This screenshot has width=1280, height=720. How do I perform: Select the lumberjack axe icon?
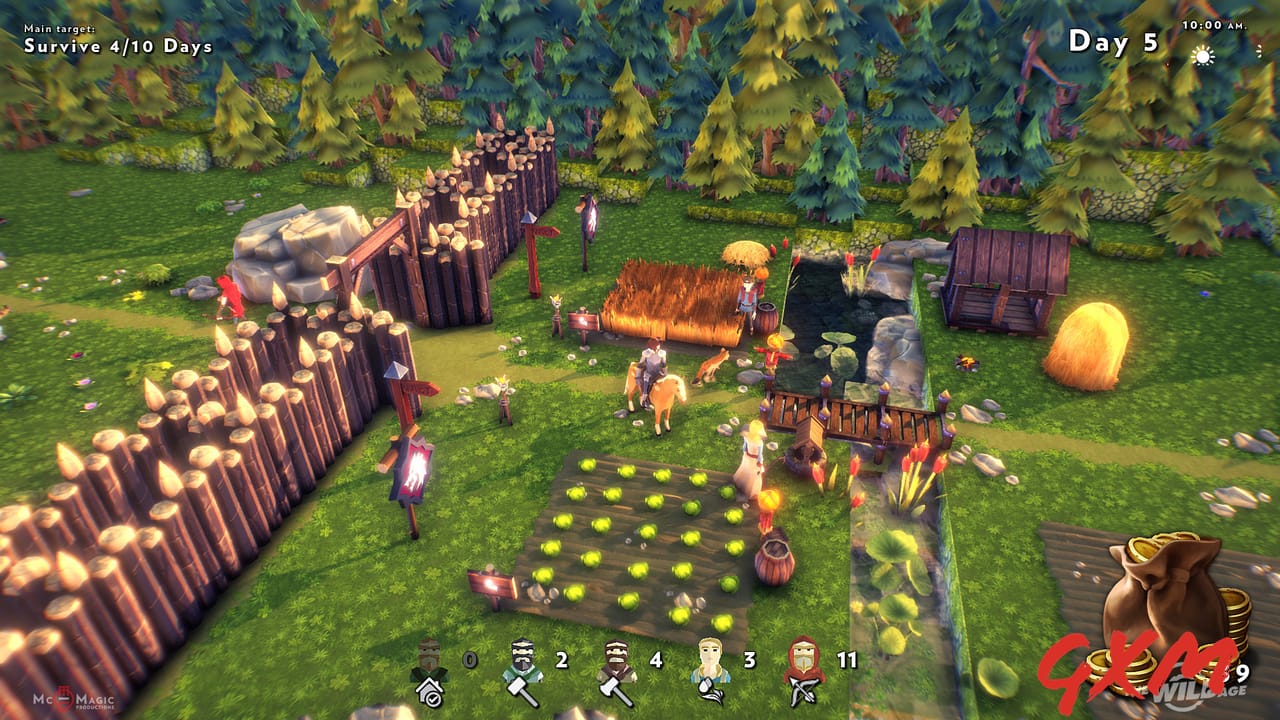(x=612, y=690)
